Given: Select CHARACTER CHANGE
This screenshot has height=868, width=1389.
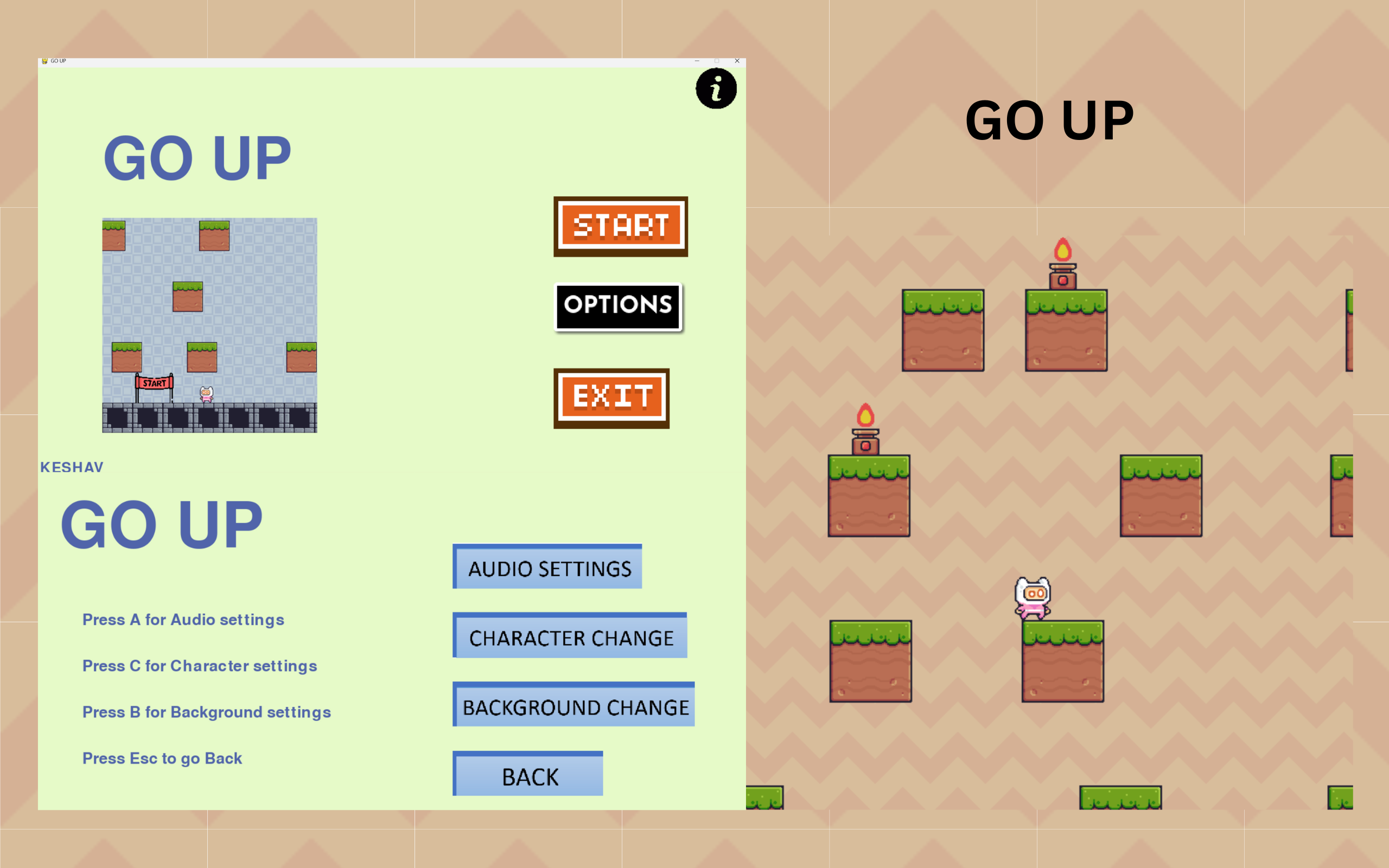Looking at the screenshot, I should [570, 636].
